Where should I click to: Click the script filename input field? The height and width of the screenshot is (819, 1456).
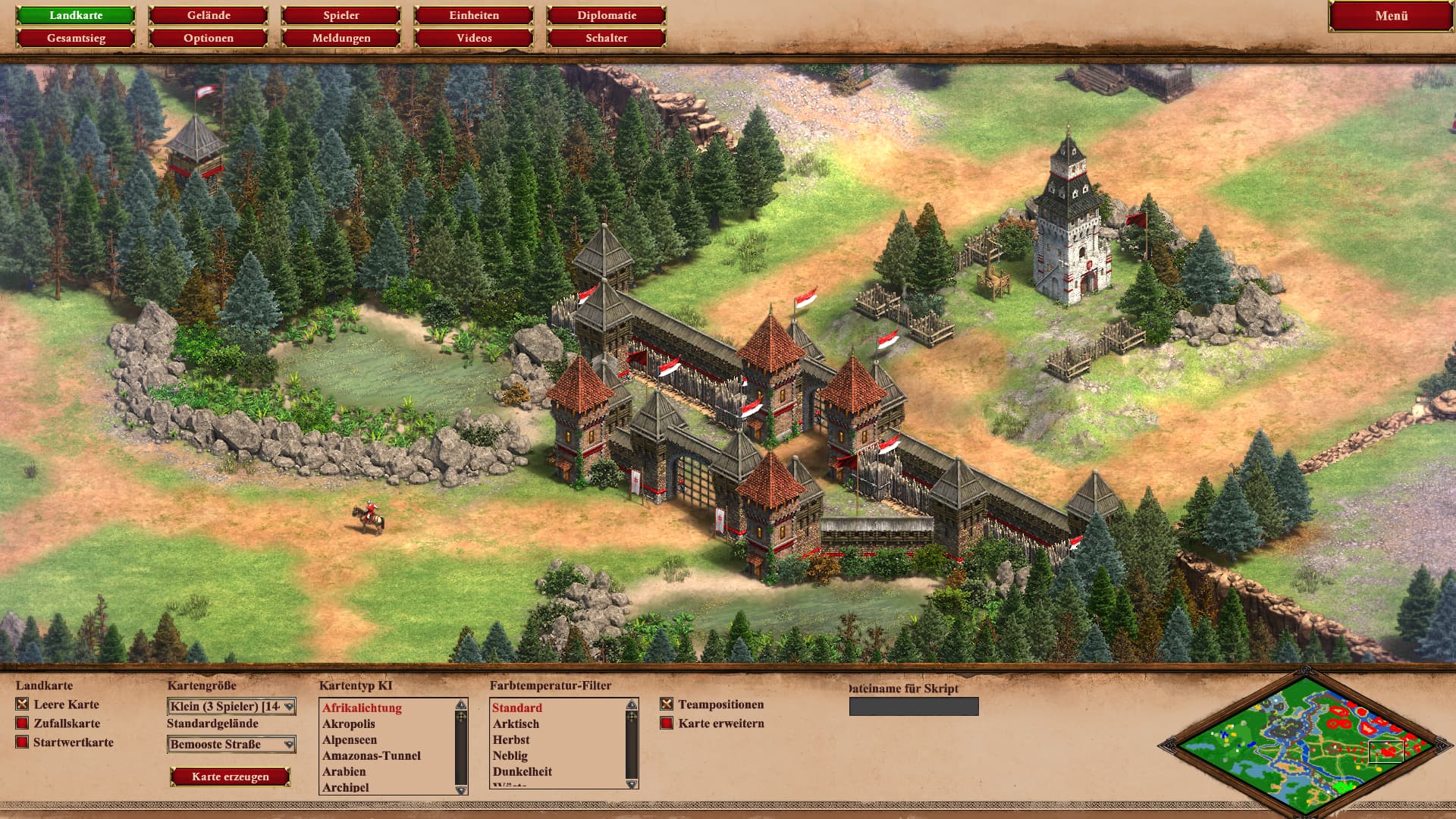pos(914,707)
